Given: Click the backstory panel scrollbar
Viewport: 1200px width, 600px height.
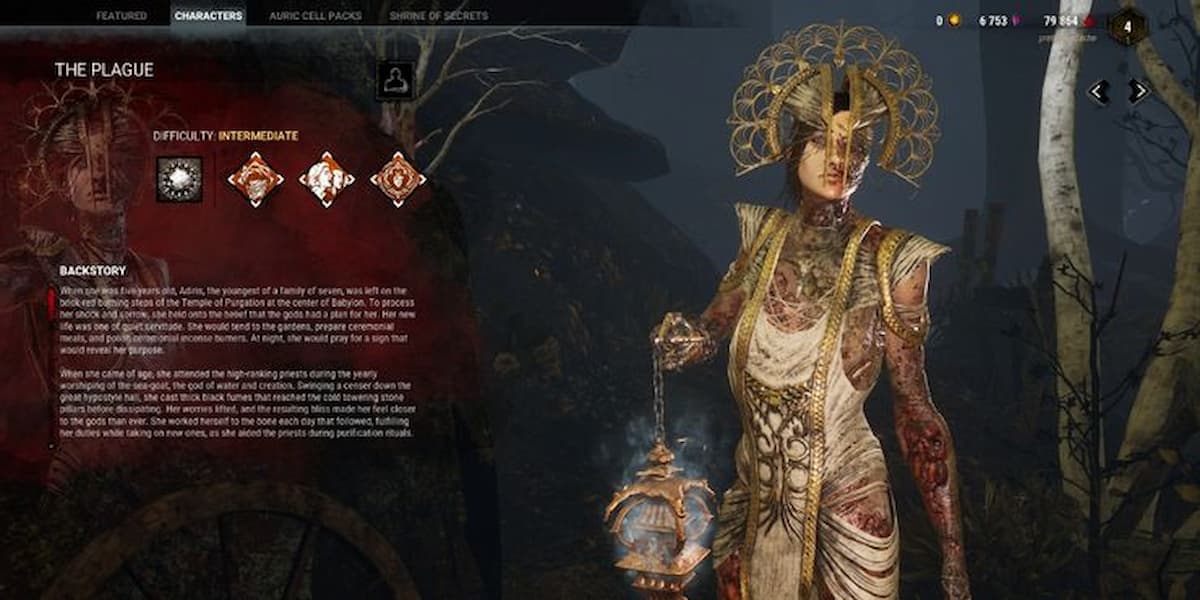Looking at the screenshot, I should 53,300.
